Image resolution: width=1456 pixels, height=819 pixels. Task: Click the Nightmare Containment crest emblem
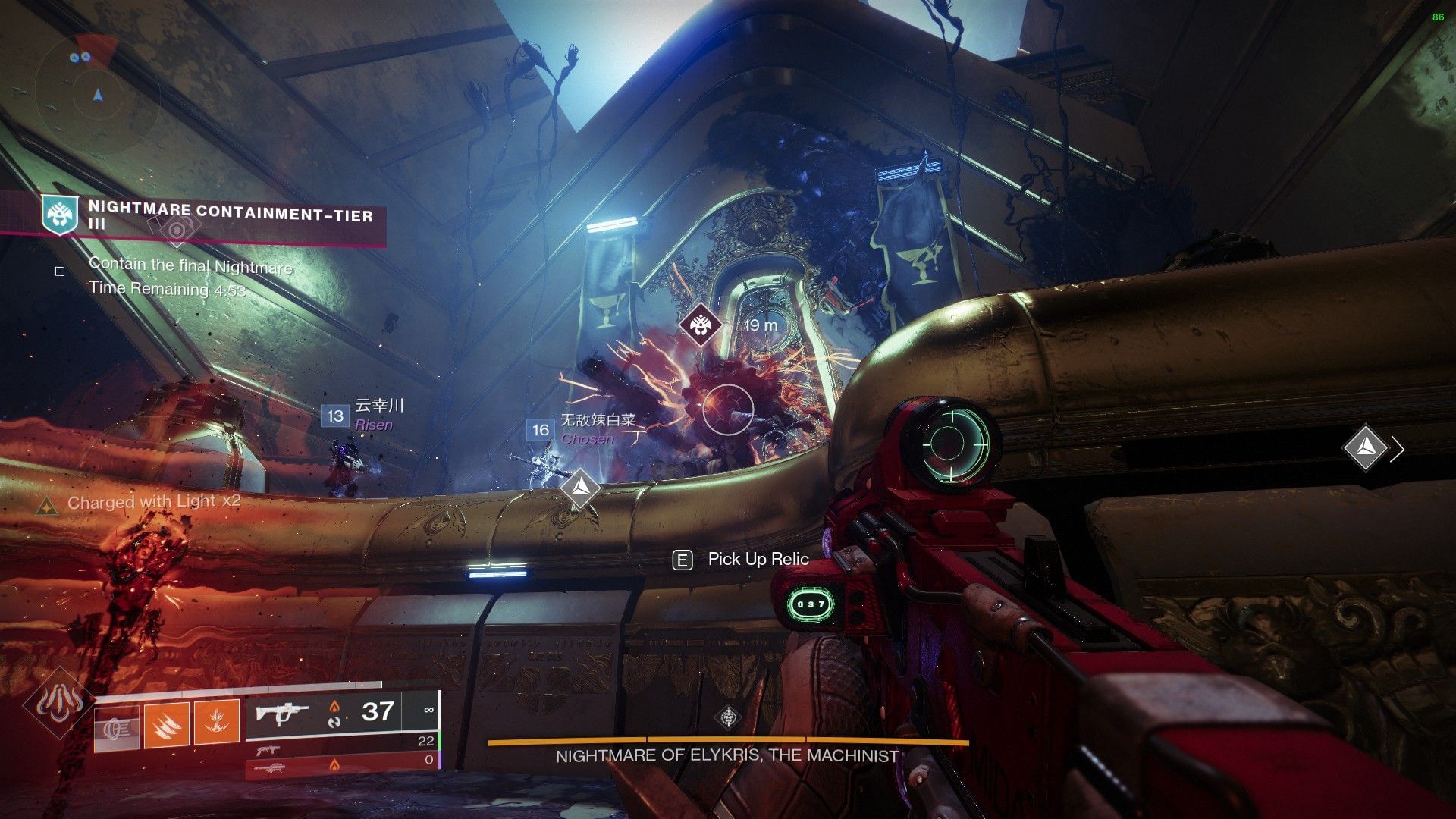(x=61, y=216)
